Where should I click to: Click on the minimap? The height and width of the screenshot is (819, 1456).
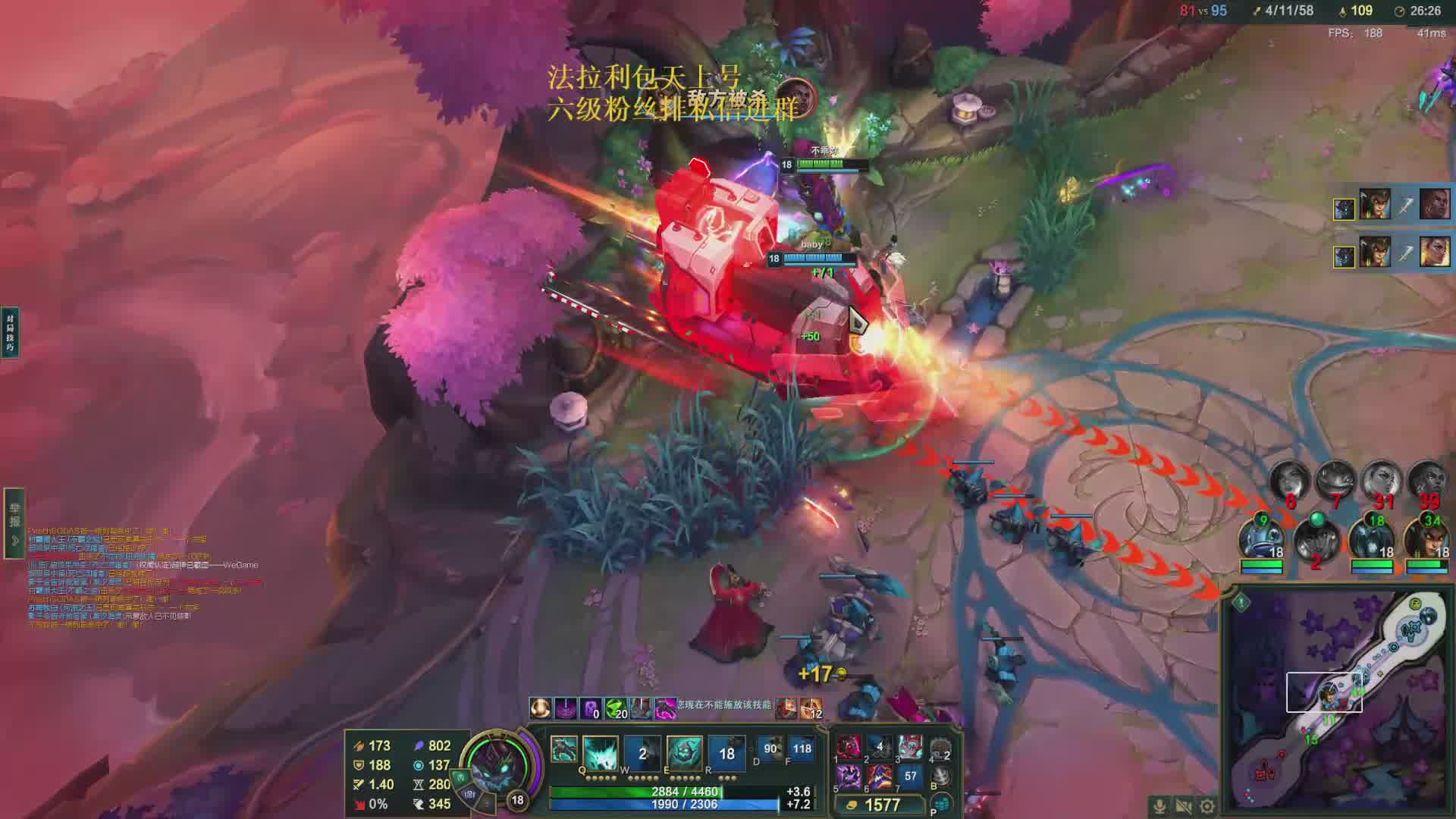(1338, 701)
